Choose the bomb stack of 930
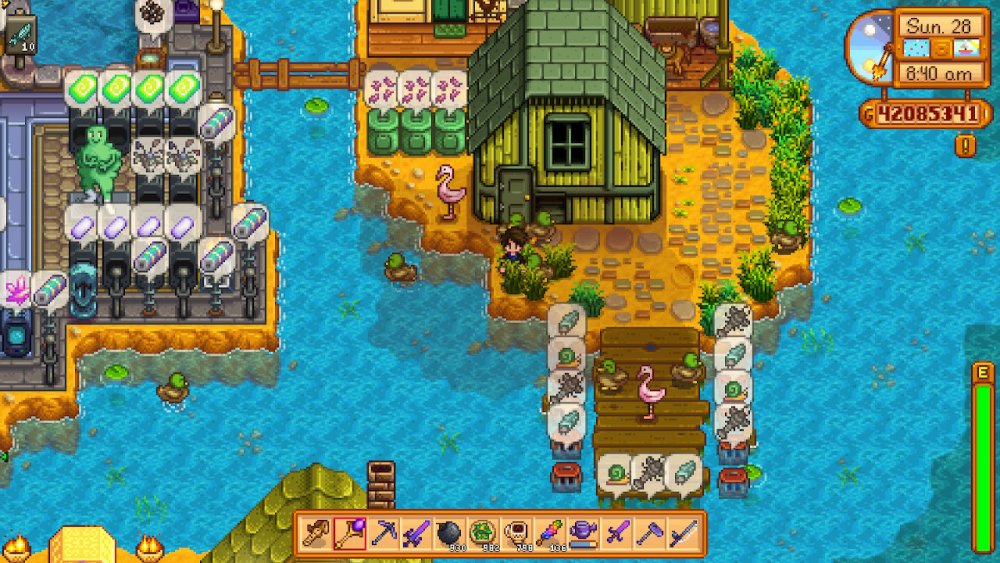 pos(449,533)
